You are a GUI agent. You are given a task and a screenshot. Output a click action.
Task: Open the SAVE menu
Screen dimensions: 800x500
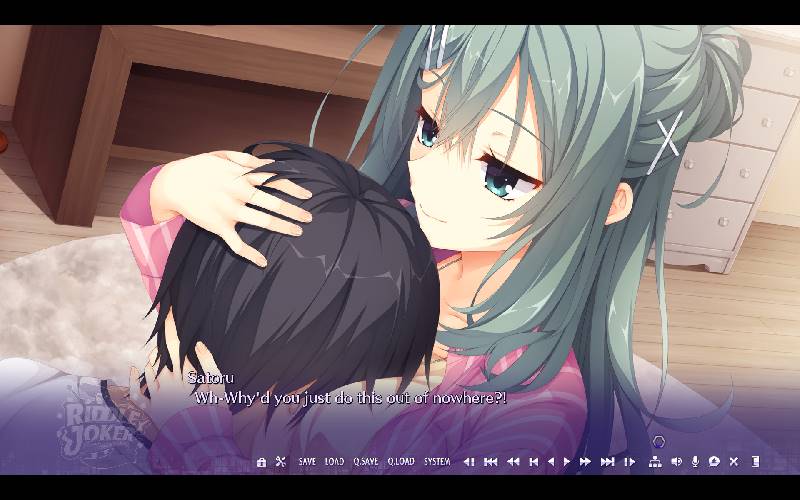[307, 462]
